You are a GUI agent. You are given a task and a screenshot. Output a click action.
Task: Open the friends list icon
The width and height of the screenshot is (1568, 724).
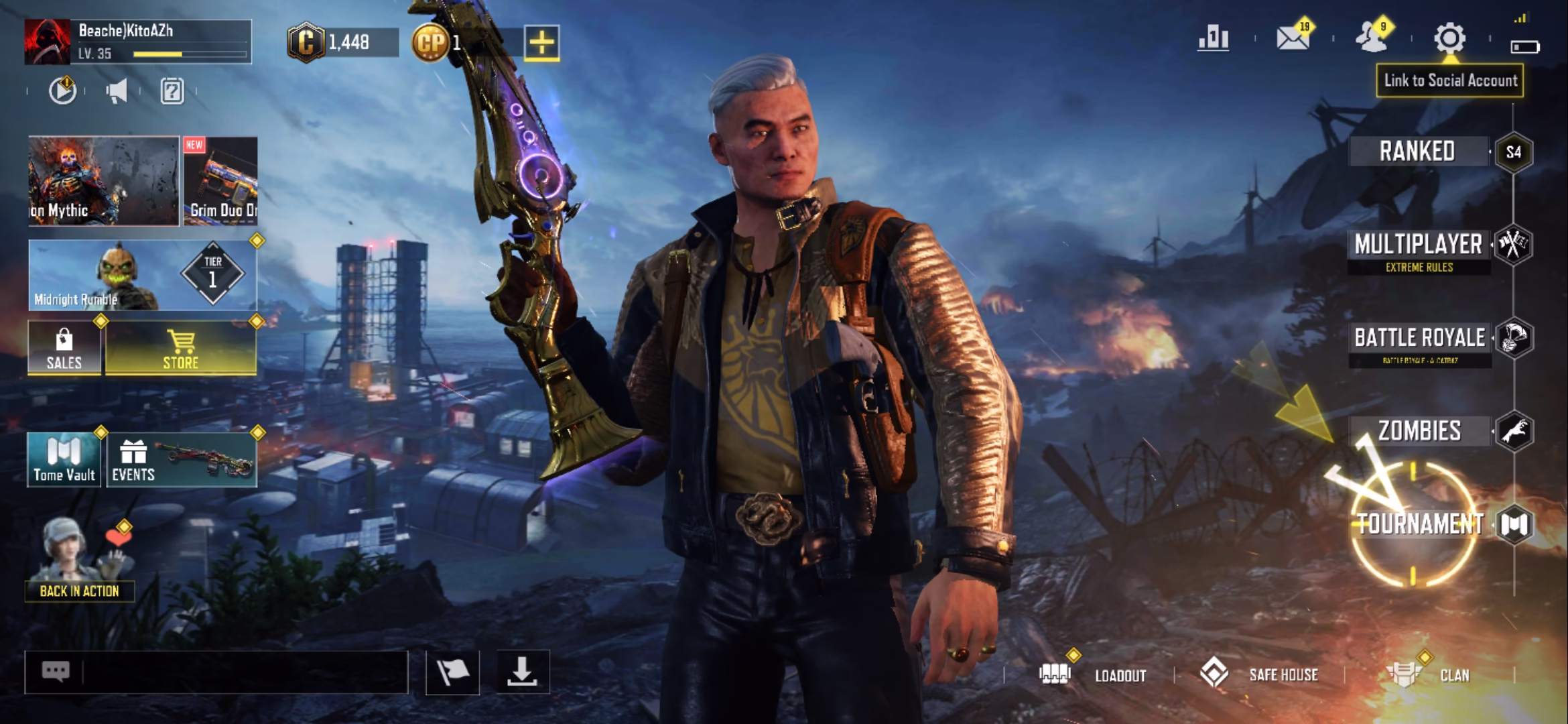point(1372,39)
